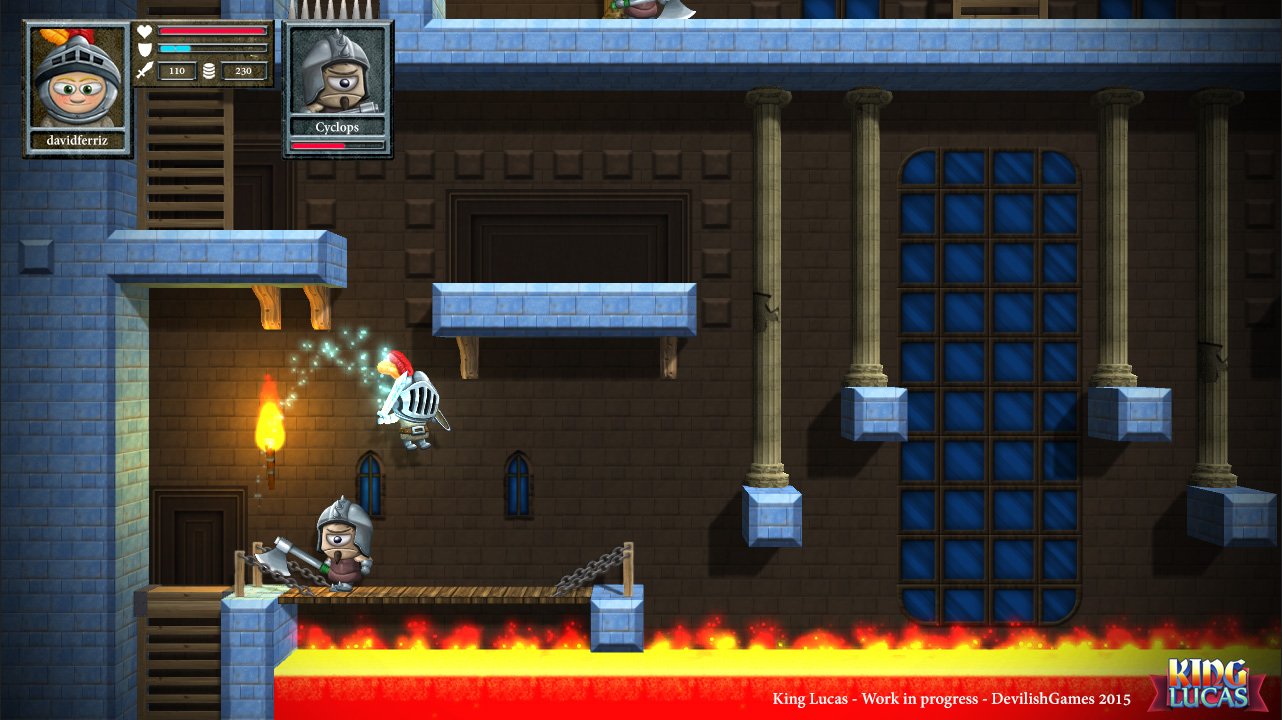This screenshot has width=1282, height=720.
Task: Click the 230 coin counter box
Action: (x=243, y=70)
